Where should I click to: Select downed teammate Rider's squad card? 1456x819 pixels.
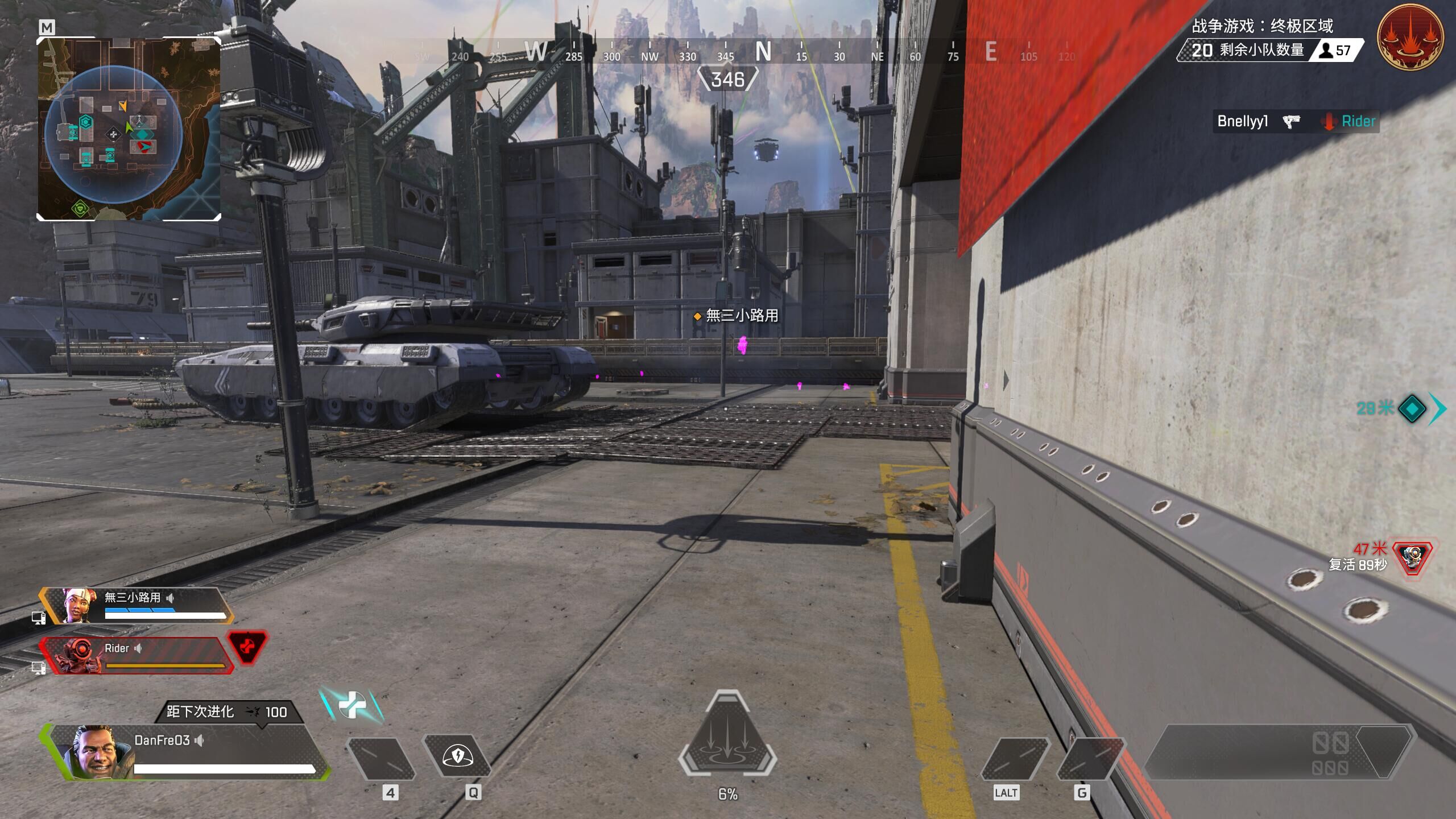(x=136, y=656)
